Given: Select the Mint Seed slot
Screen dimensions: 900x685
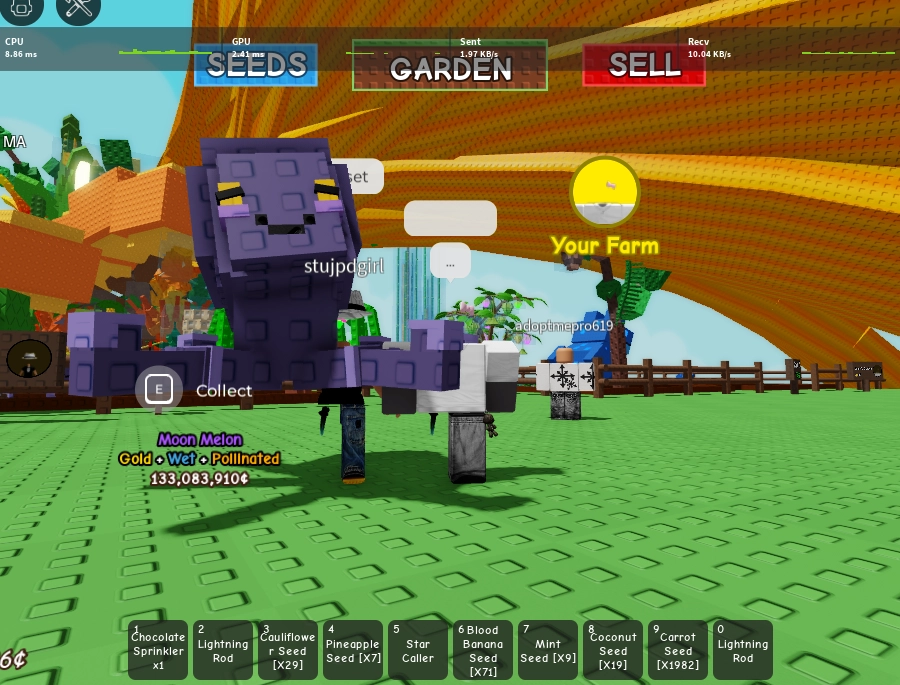Looking at the screenshot, I should pyautogui.click(x=548, y=650).
